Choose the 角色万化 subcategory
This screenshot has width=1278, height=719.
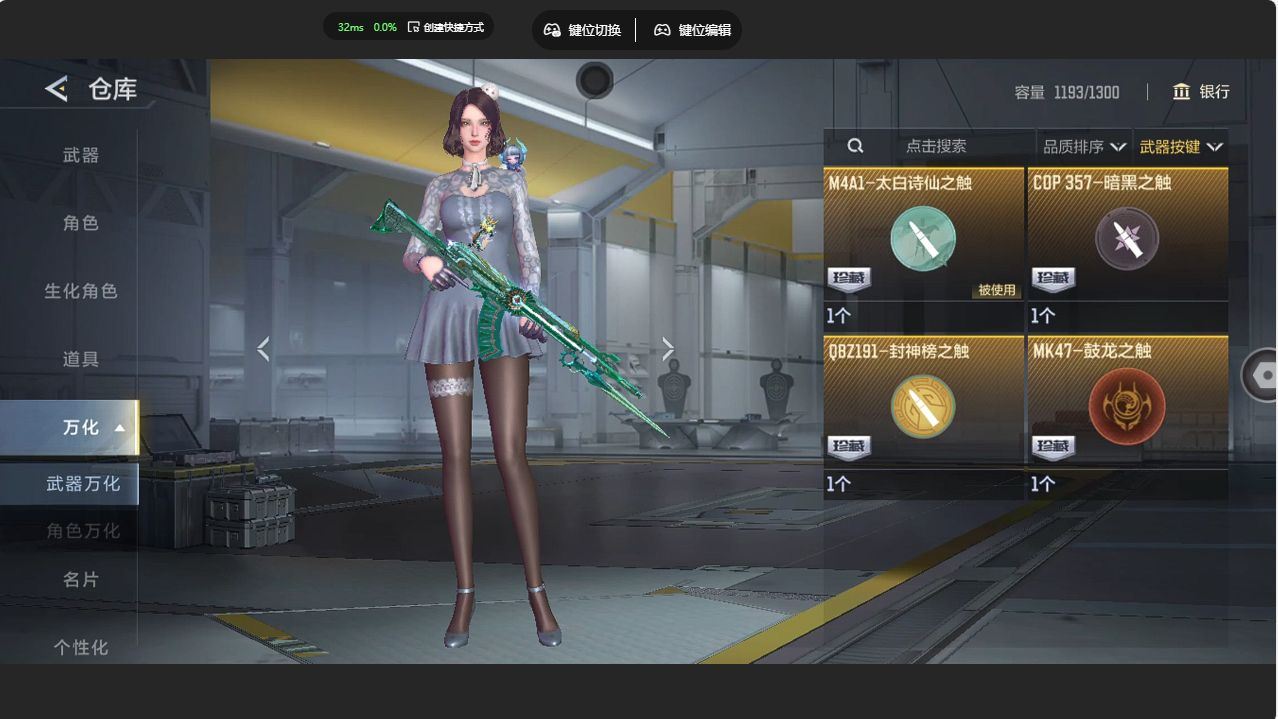[82, 531]
